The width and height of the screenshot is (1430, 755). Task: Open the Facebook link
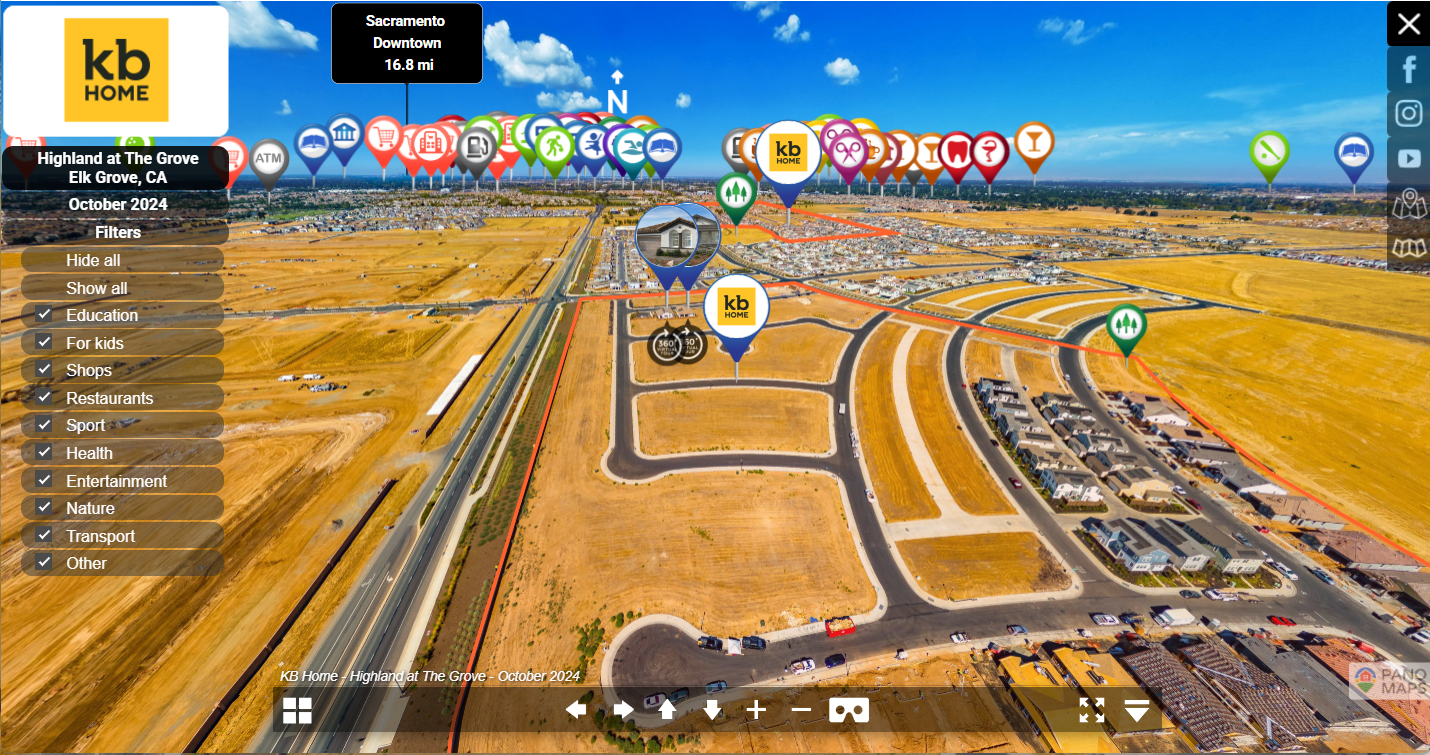[x=1408, y=69]
